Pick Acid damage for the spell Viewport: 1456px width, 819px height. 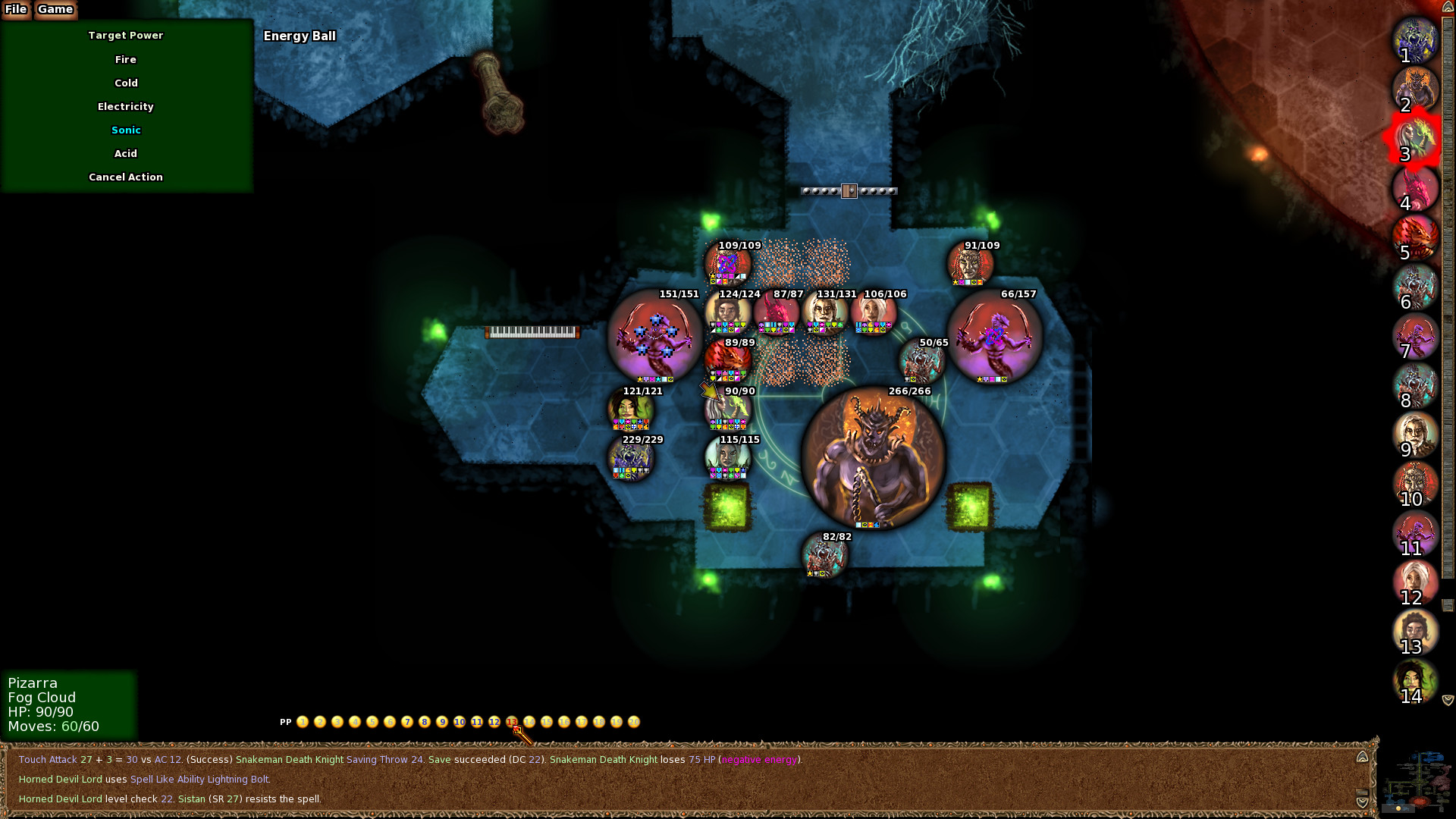(126, 153)
